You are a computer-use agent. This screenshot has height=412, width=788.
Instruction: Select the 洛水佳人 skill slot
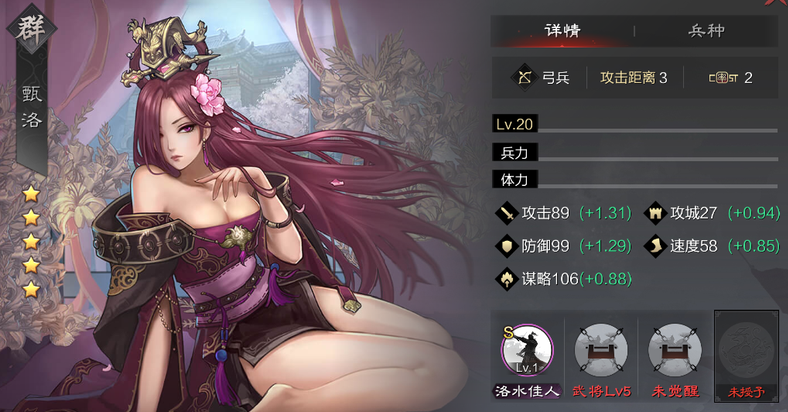click(526, 351)
